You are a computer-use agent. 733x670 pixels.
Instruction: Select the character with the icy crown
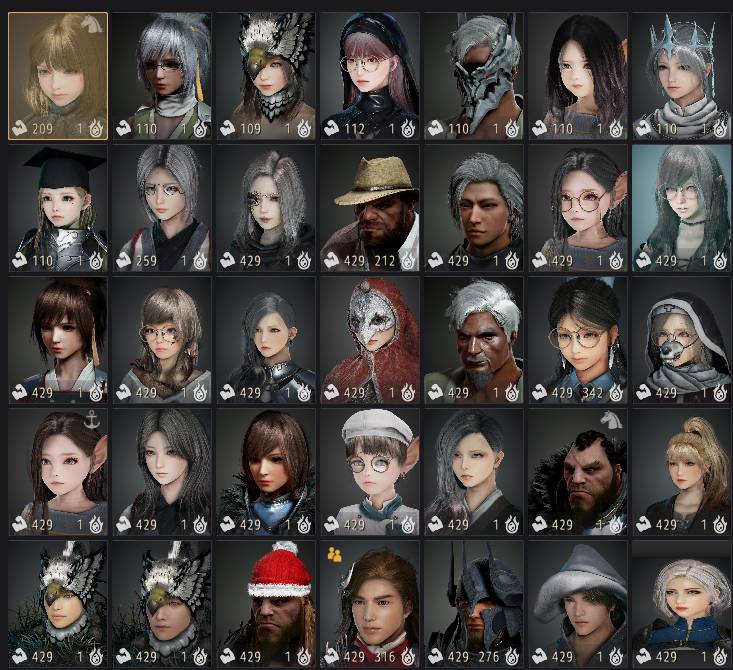coord(682,76)
